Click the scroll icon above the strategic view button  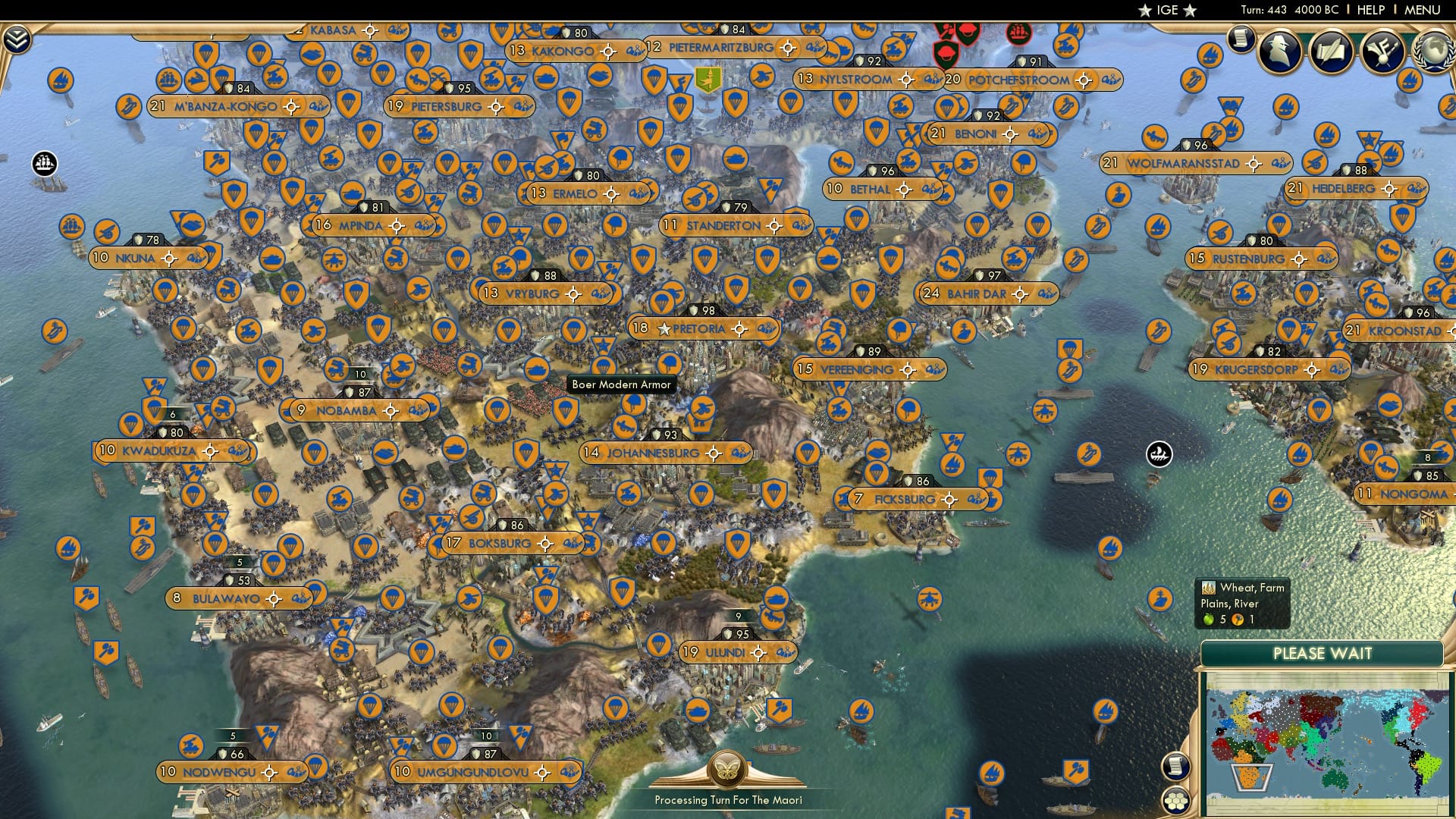(1176, 765)
